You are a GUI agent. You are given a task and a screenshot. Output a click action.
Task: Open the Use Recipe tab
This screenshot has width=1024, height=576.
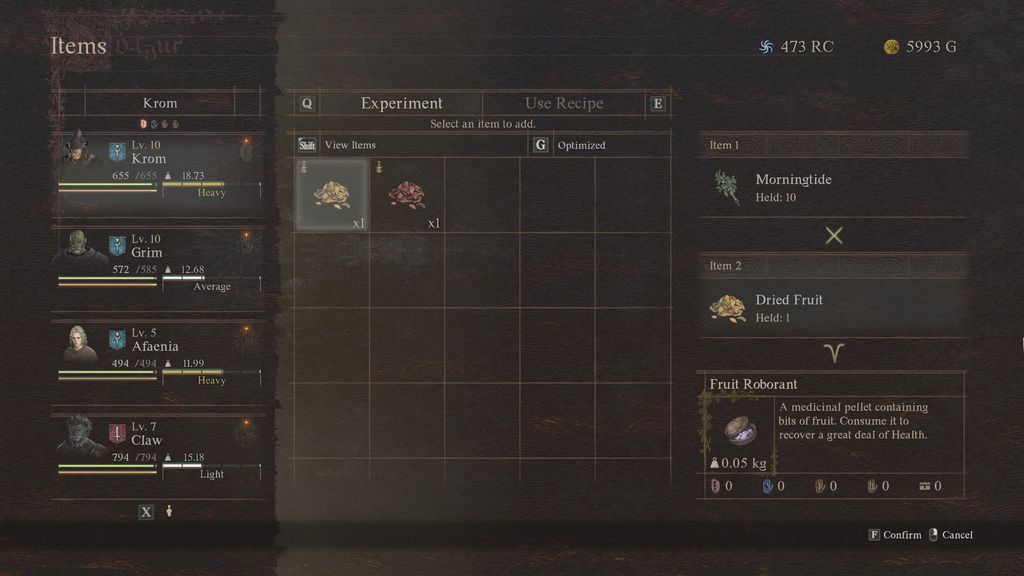564,103
